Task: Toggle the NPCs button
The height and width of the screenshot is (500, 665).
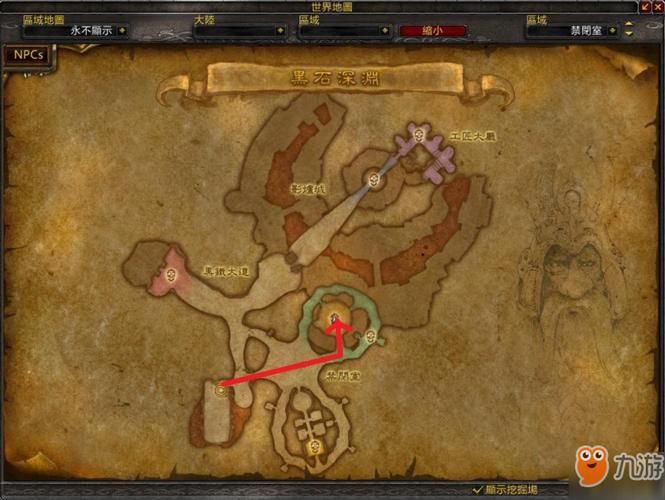Action: tap(27, 55)
